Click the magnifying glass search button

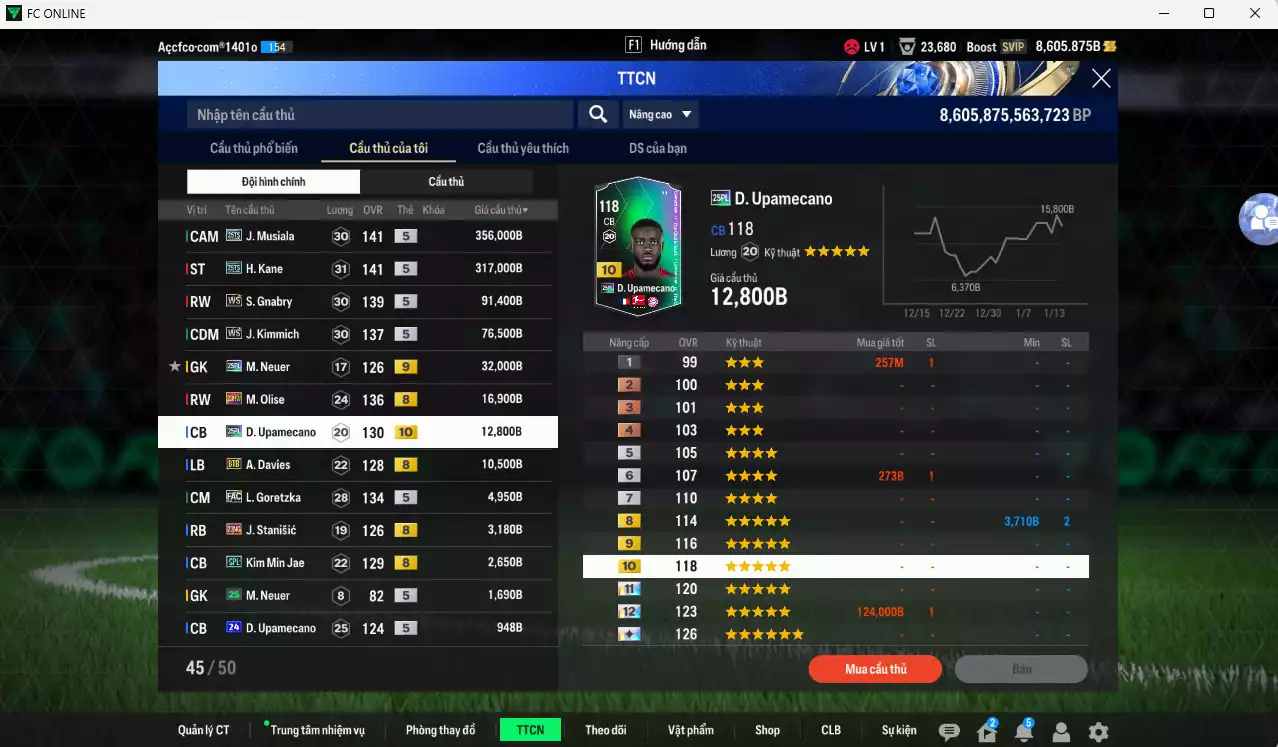coord(598,115)
